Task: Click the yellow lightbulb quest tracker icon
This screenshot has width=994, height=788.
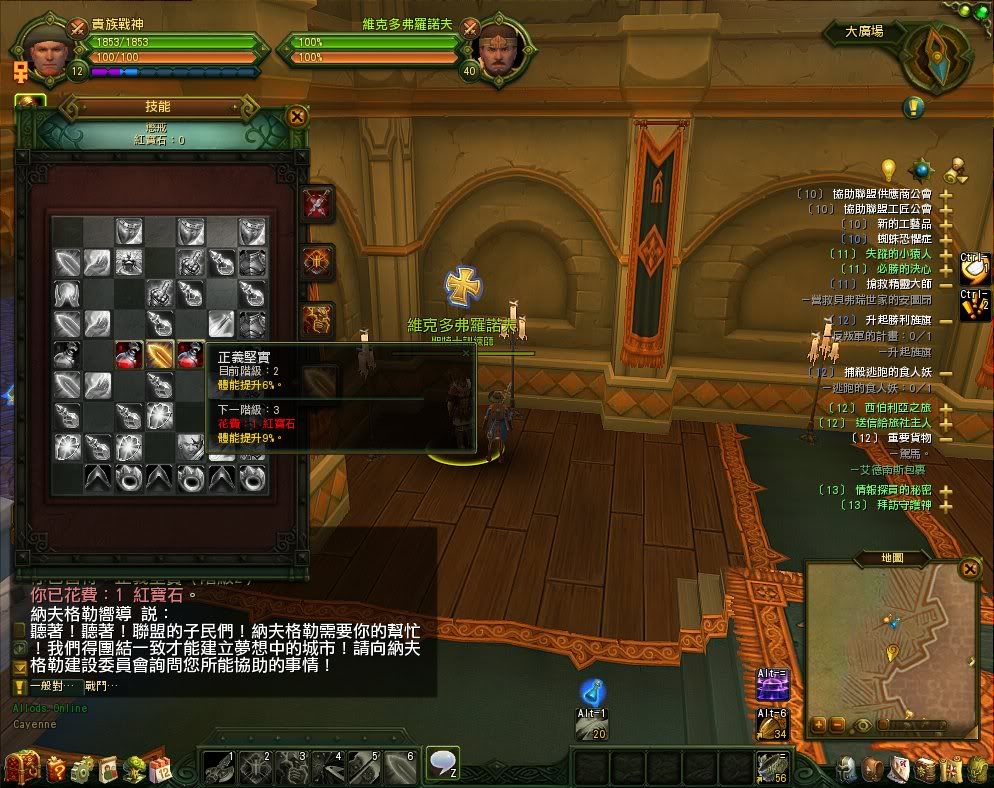Action: coord(887,168)
